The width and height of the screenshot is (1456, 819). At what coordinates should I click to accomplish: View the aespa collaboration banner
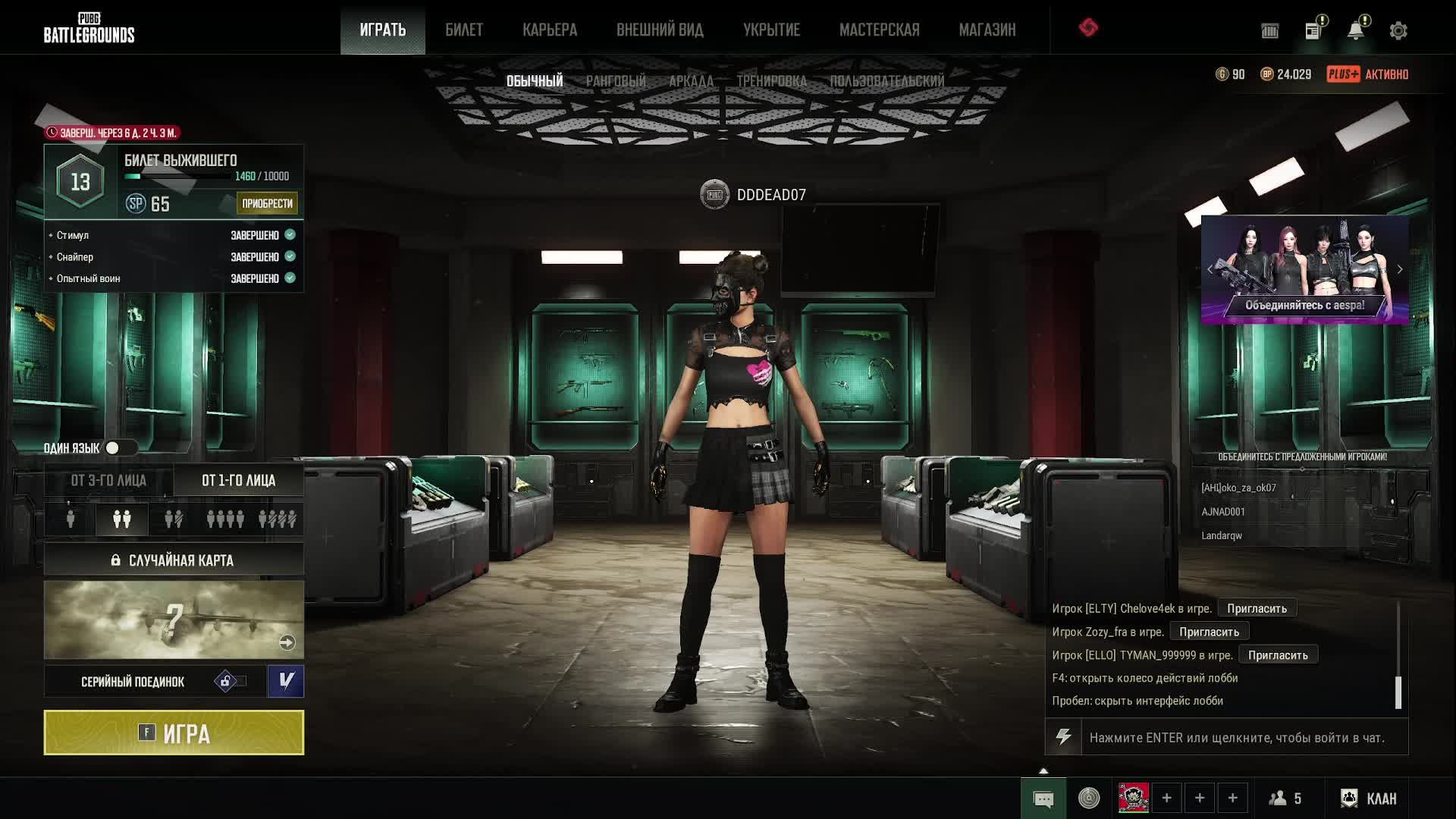1304,270
